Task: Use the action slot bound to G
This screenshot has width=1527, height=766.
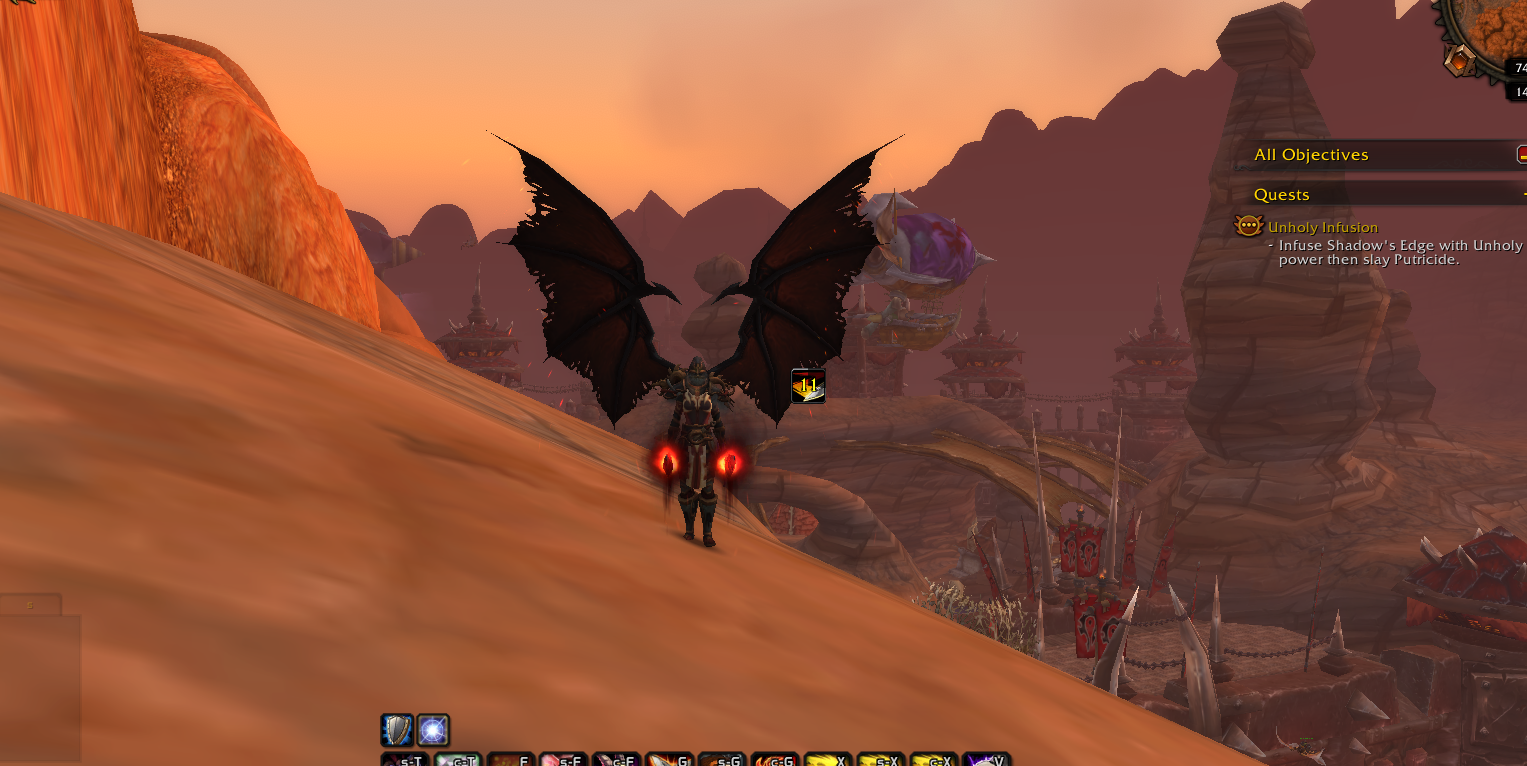Action: (671, 760)
